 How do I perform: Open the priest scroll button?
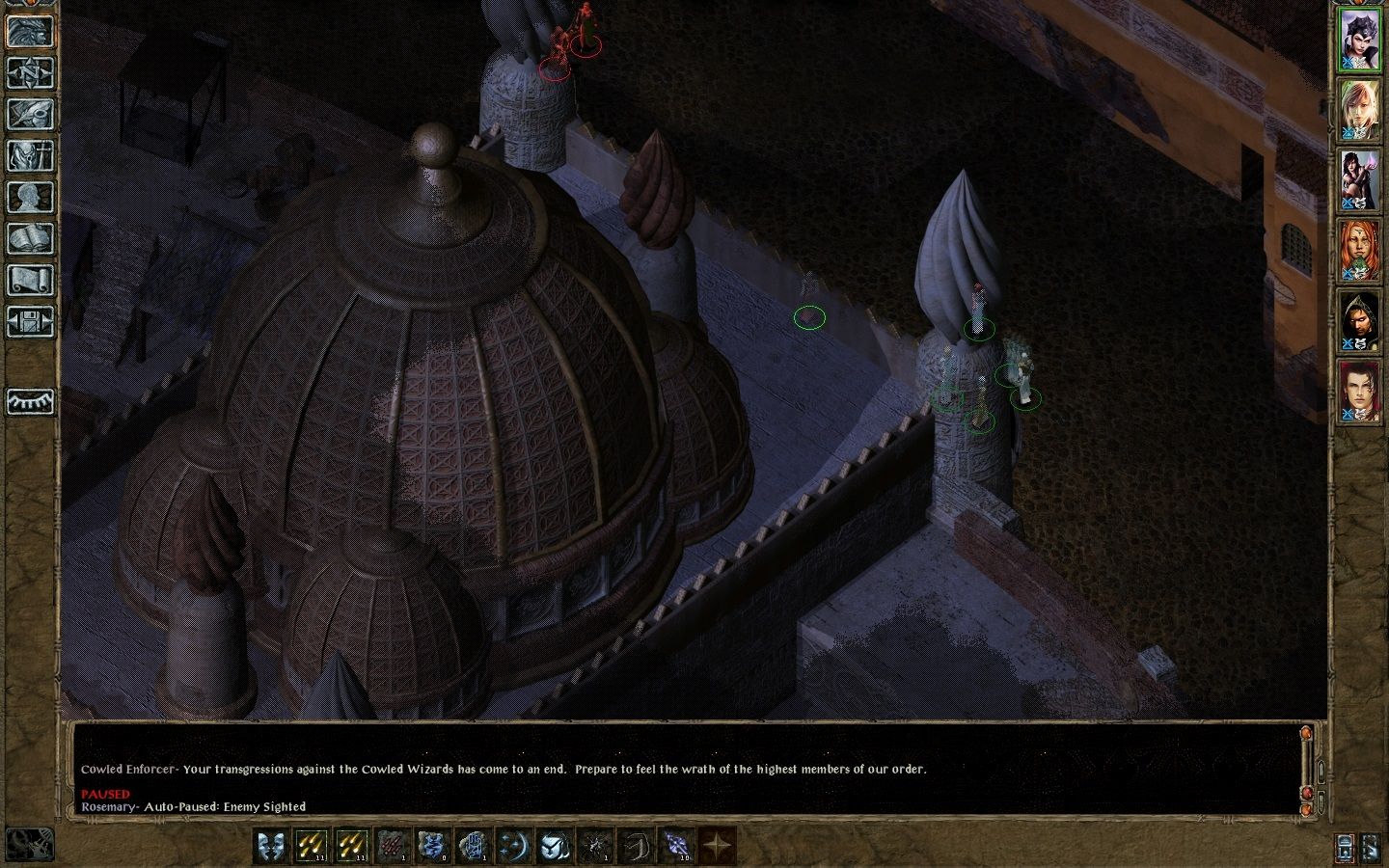tap(30, 280)
